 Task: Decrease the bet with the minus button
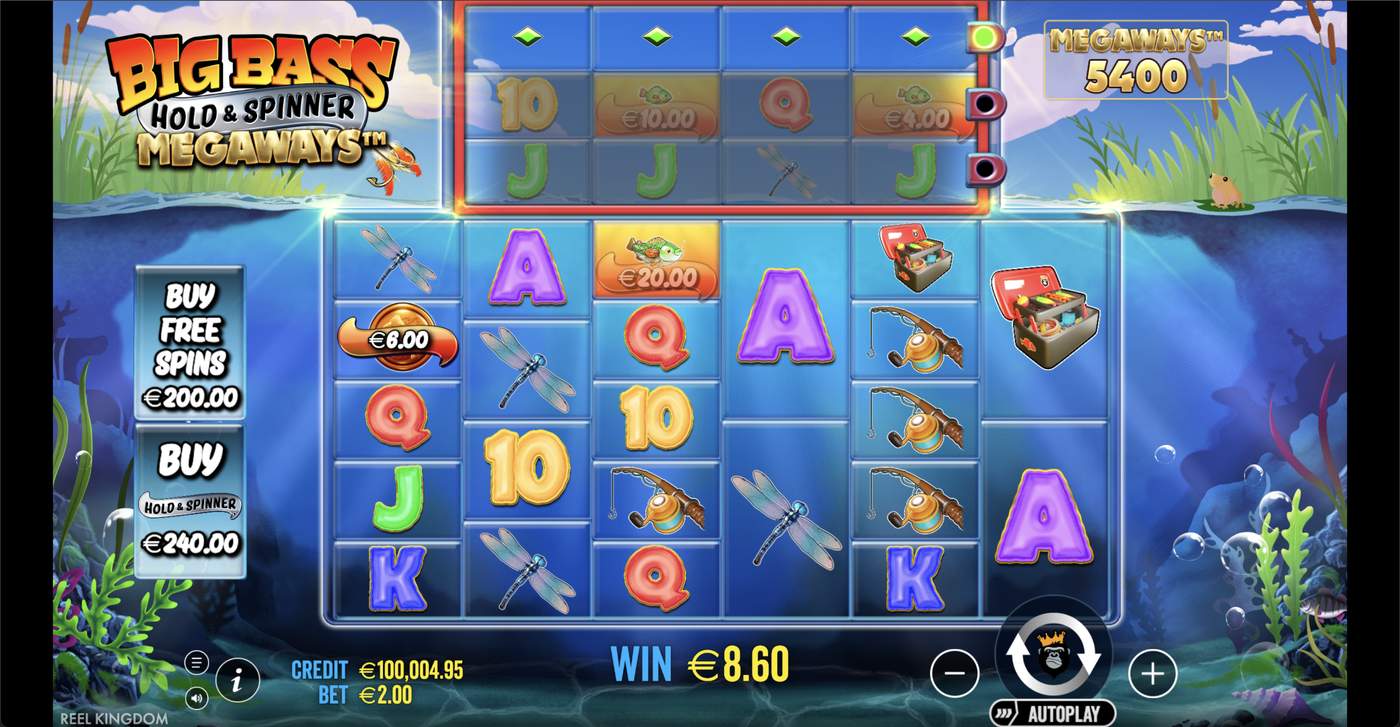coord(954,674)
